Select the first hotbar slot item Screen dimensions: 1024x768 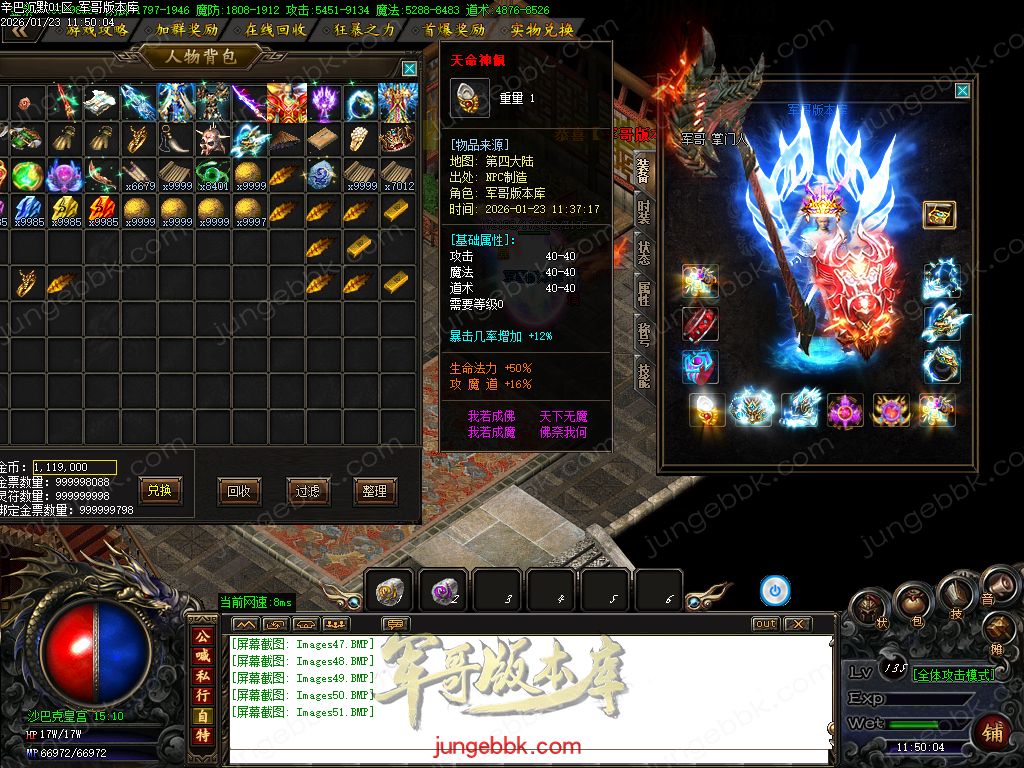389,592
